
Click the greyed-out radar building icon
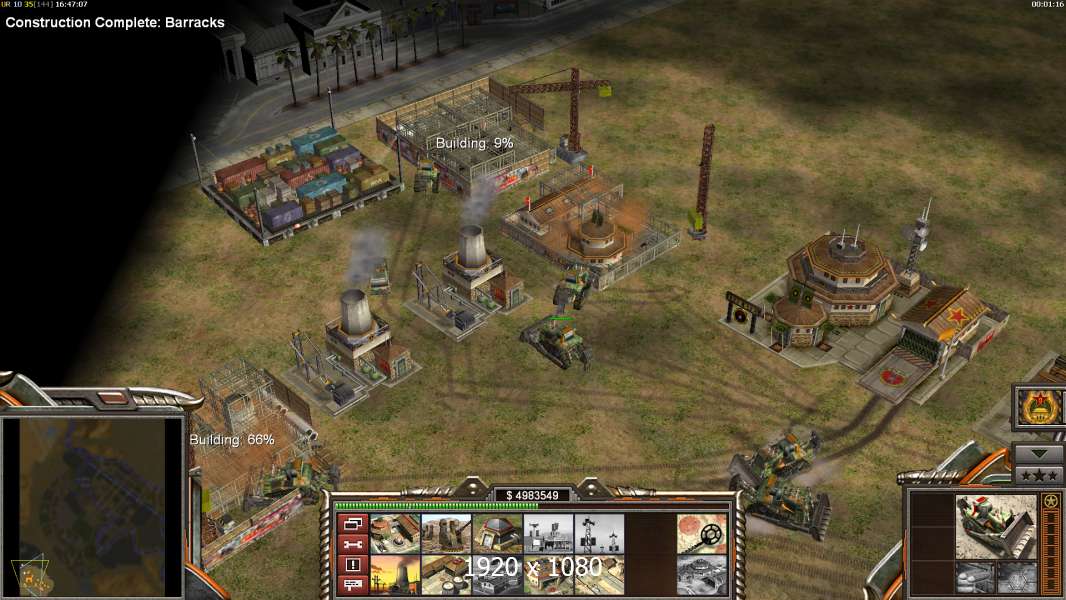(x=548, y=533)
